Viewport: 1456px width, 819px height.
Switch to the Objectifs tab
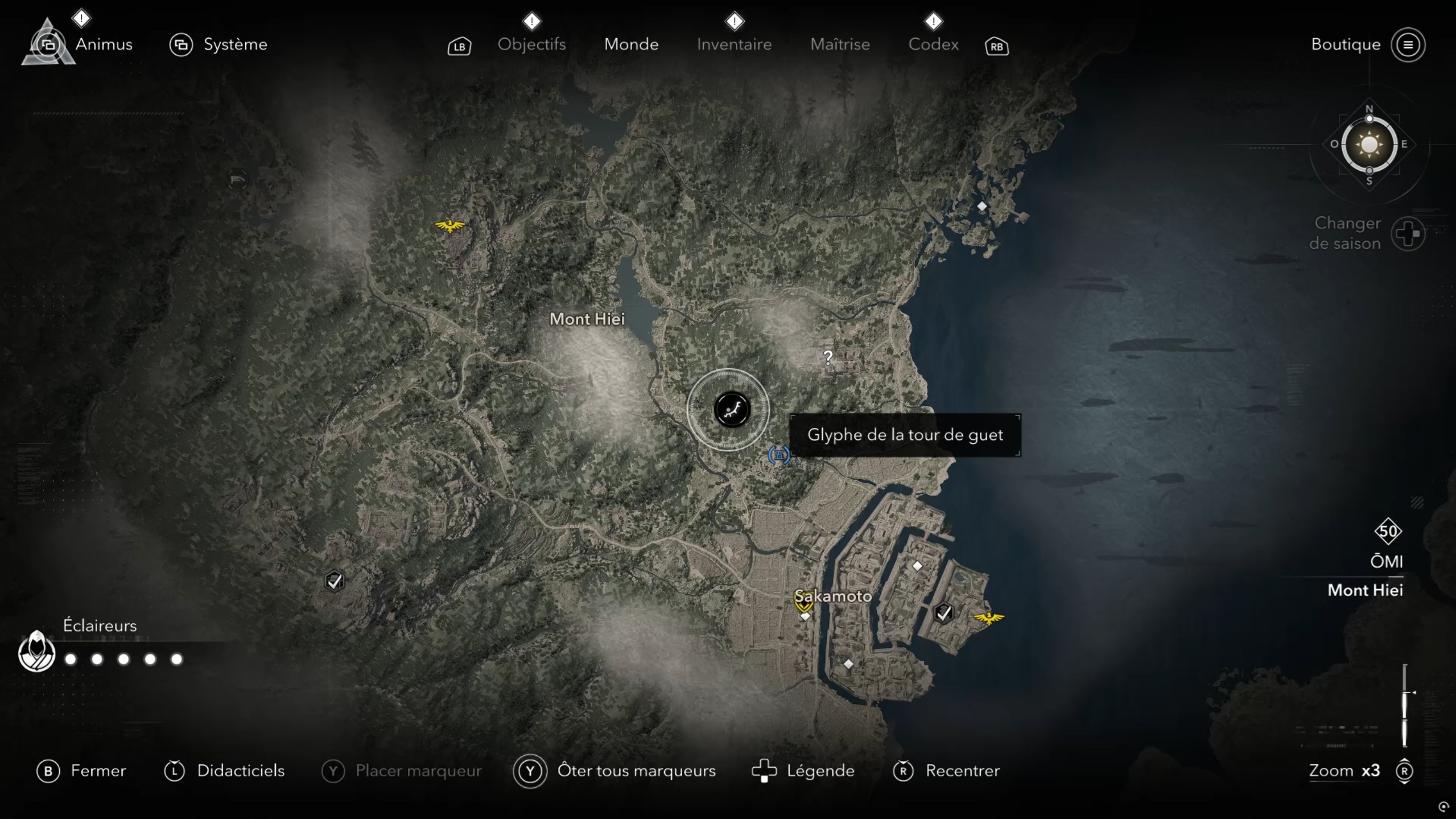coord(531,44)
